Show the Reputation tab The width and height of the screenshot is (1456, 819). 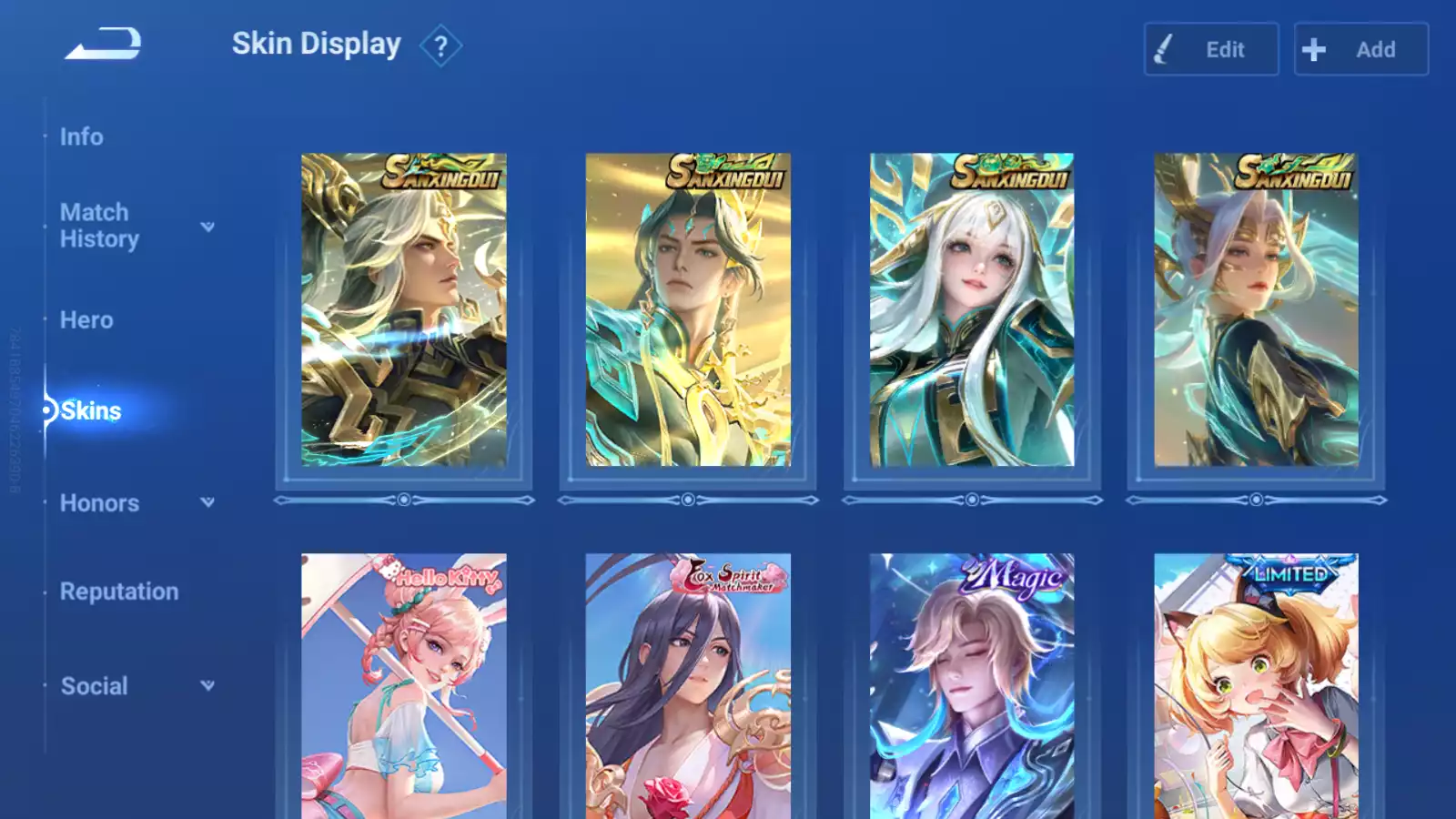pyautogui.click(x=119, y=591)
